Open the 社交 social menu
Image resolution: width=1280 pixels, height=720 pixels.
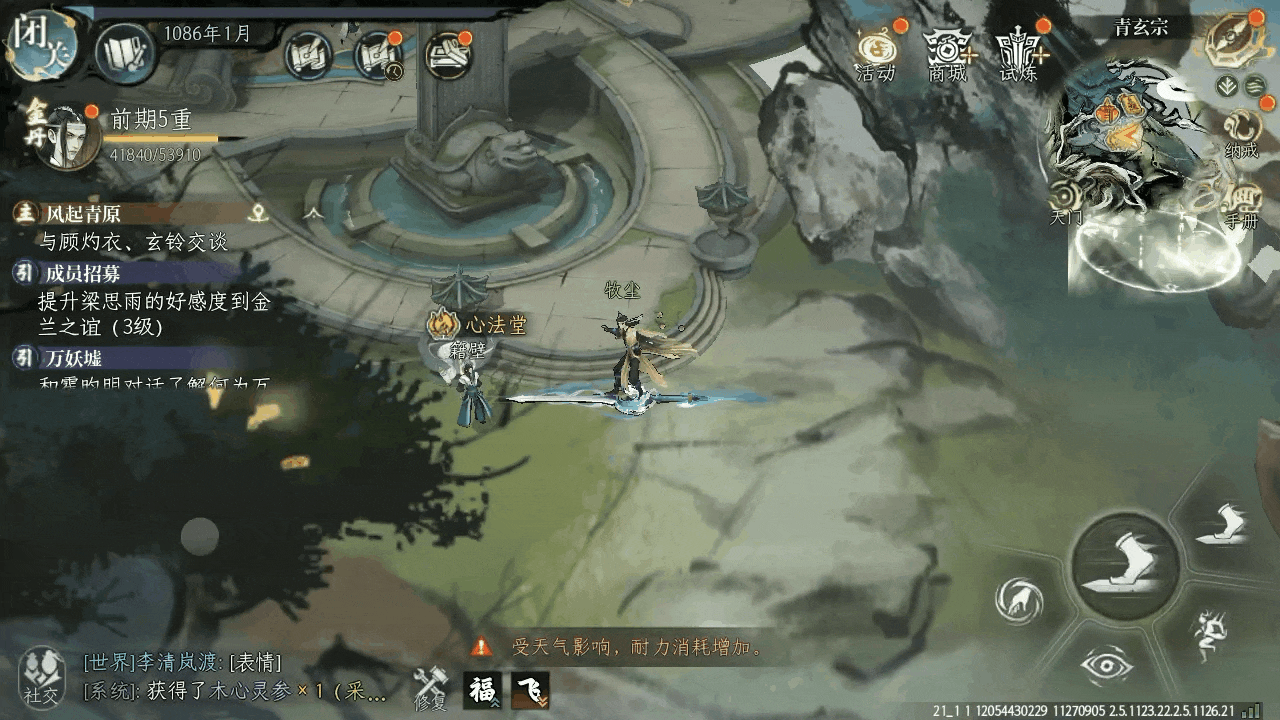click(42, 675)
